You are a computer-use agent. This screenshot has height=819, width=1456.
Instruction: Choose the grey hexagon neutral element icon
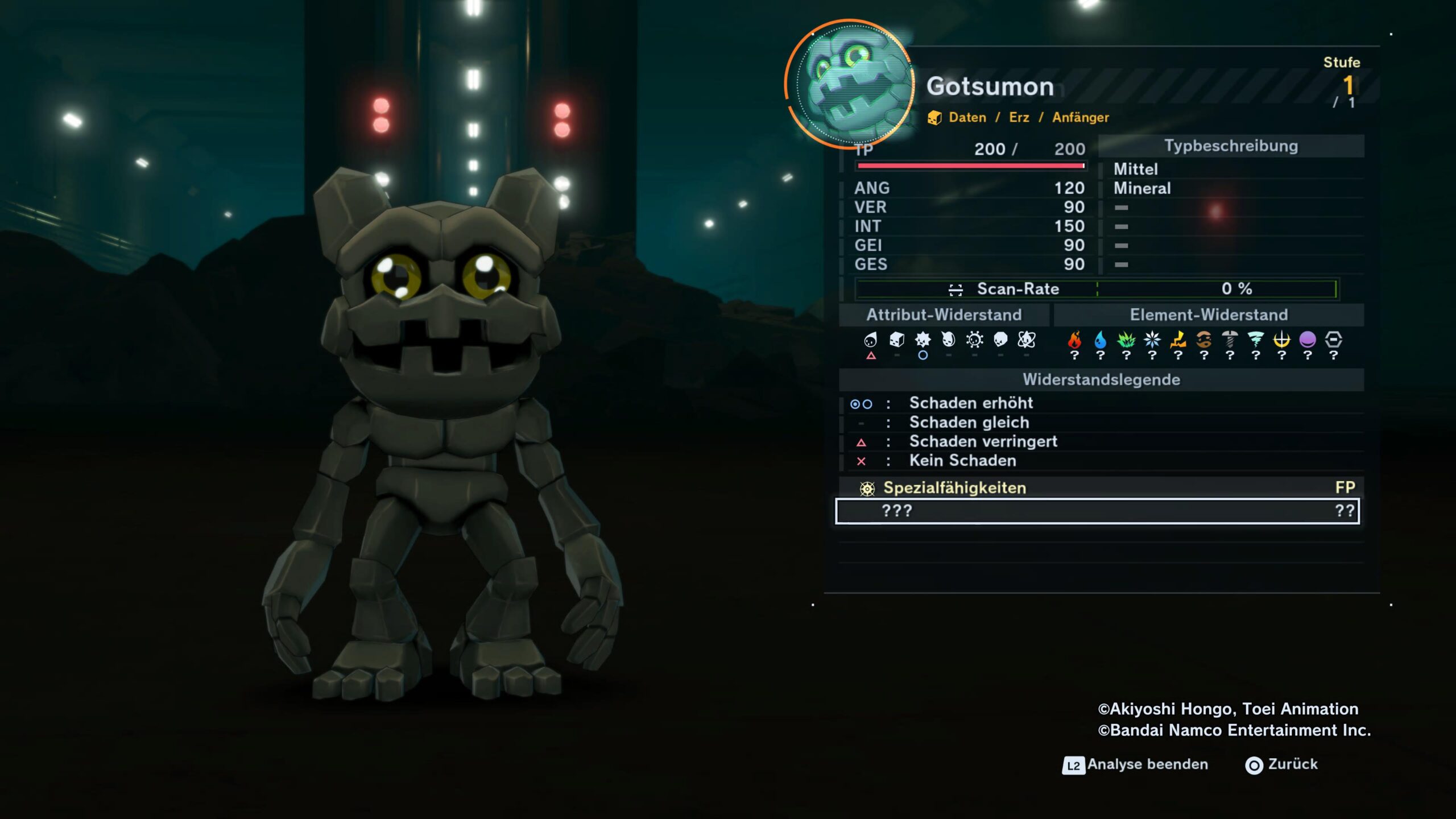click(1333, 340)
